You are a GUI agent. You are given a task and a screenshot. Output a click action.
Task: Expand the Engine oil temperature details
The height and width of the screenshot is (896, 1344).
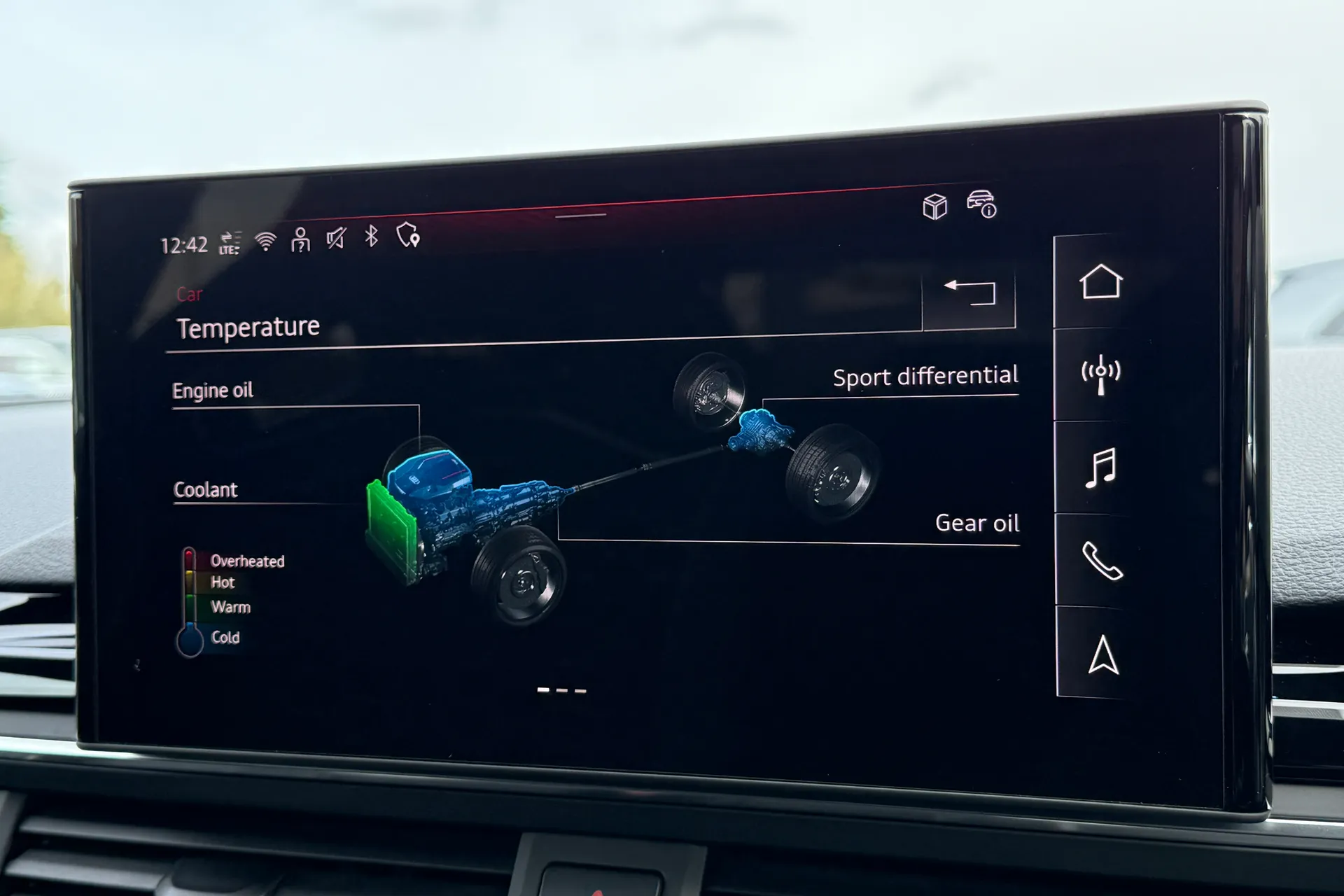pyautogui.click(x=213, y=390)
